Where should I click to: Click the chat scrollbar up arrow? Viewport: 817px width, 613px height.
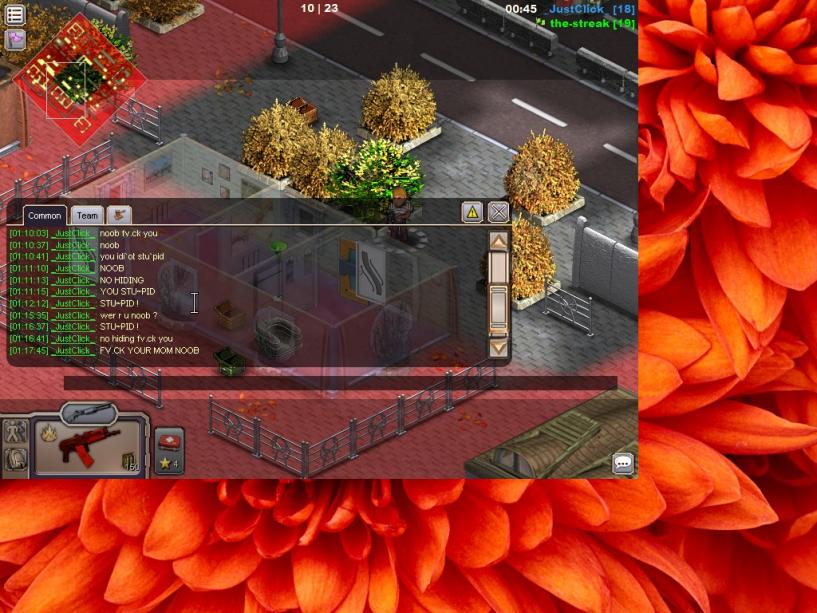(498, 241)
